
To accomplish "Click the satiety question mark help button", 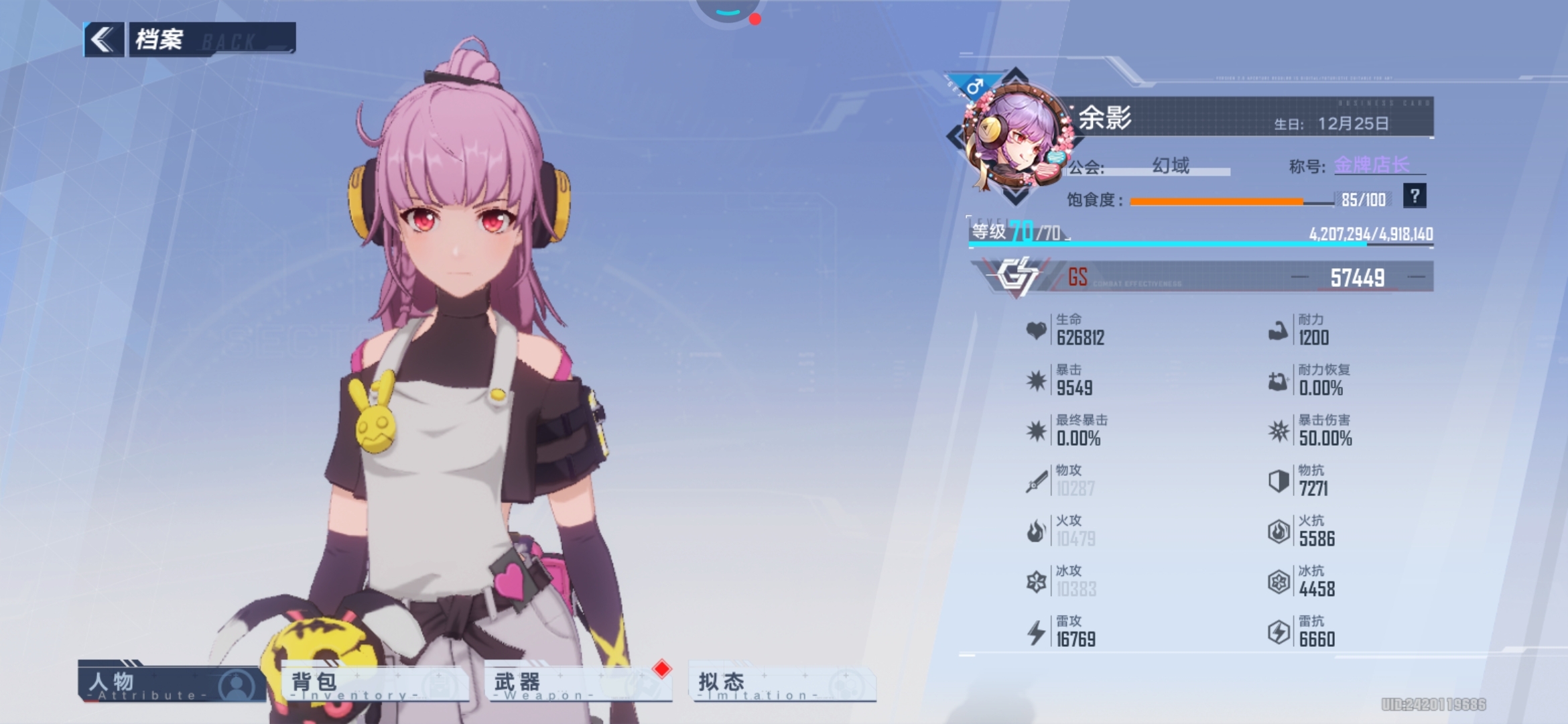I will [1414, 196].
